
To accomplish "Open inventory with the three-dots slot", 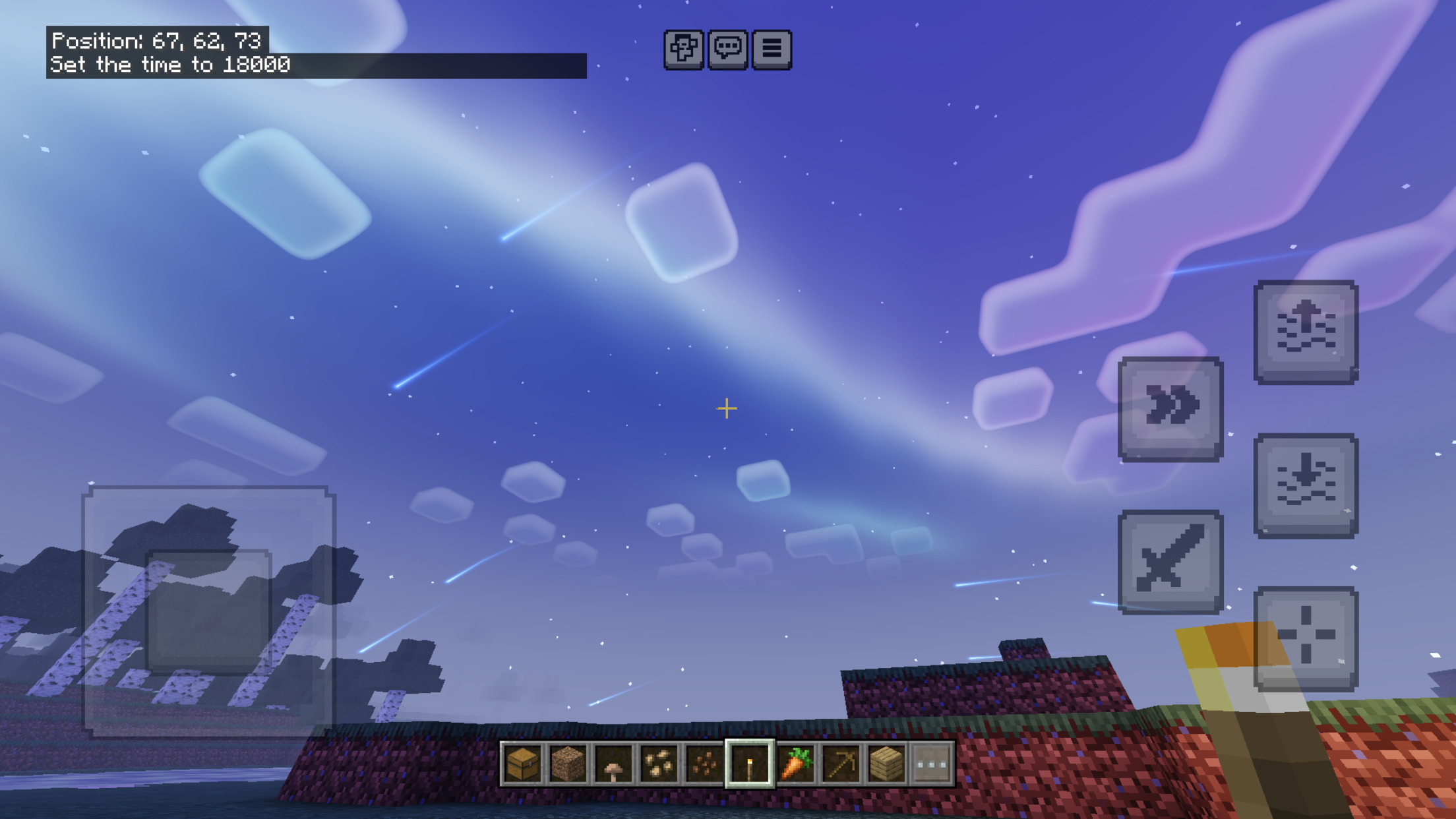I will click(x=932, y=764).
